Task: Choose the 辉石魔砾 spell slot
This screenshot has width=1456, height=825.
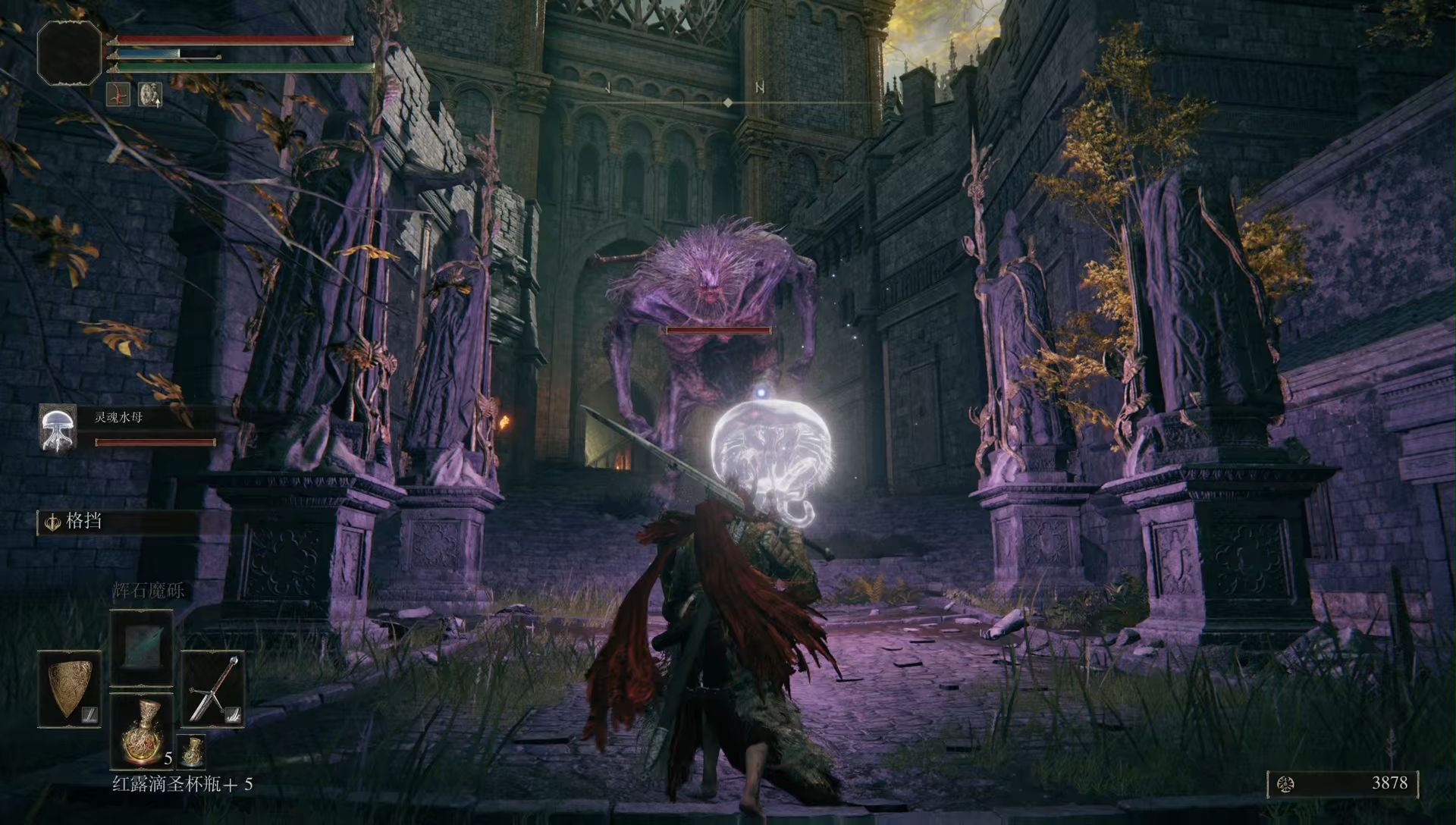Action: tap(141, 648)
